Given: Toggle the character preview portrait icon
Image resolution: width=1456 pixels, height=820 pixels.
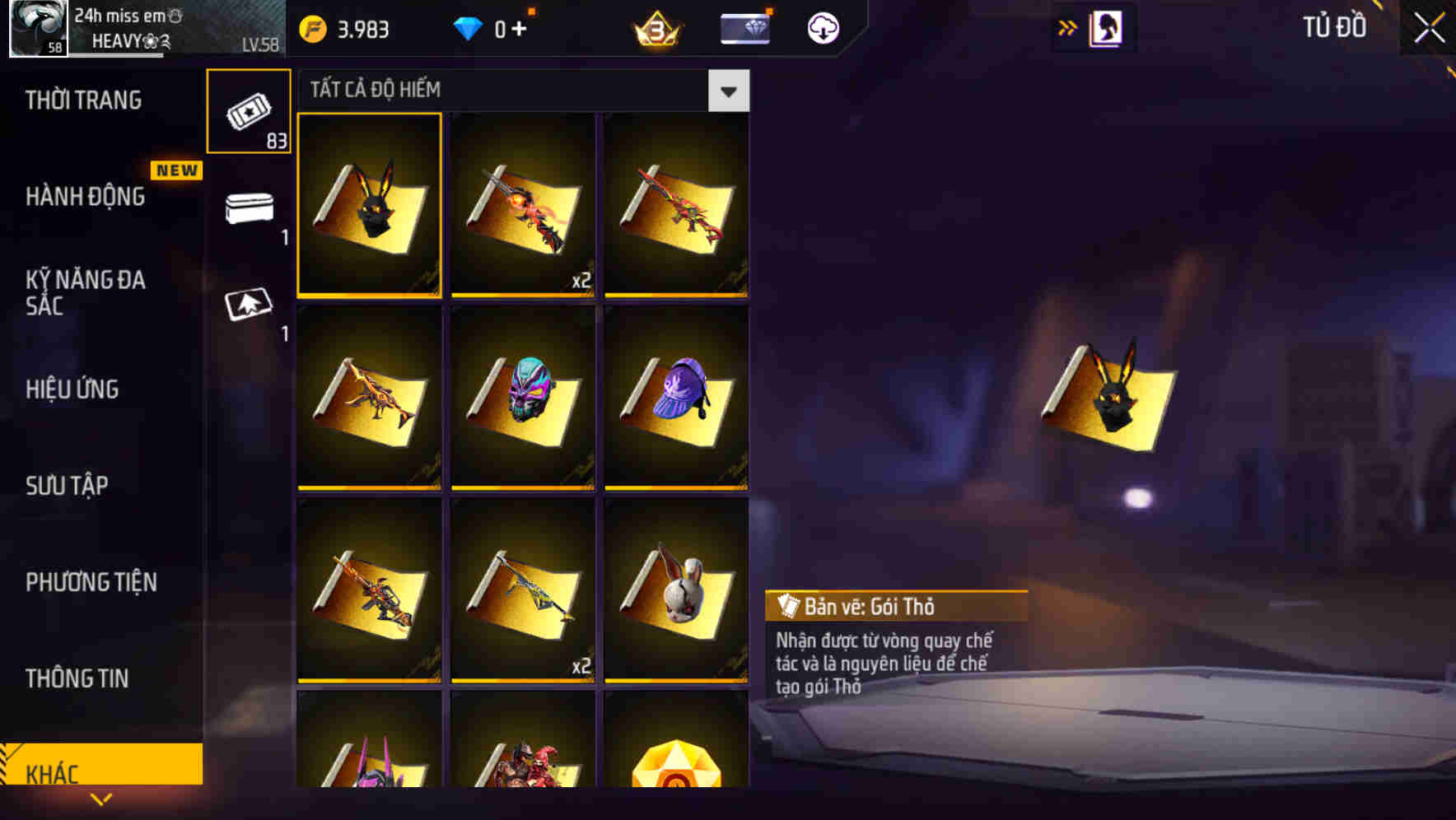Looking at the screenshot, I should (x=1105, y=26).
